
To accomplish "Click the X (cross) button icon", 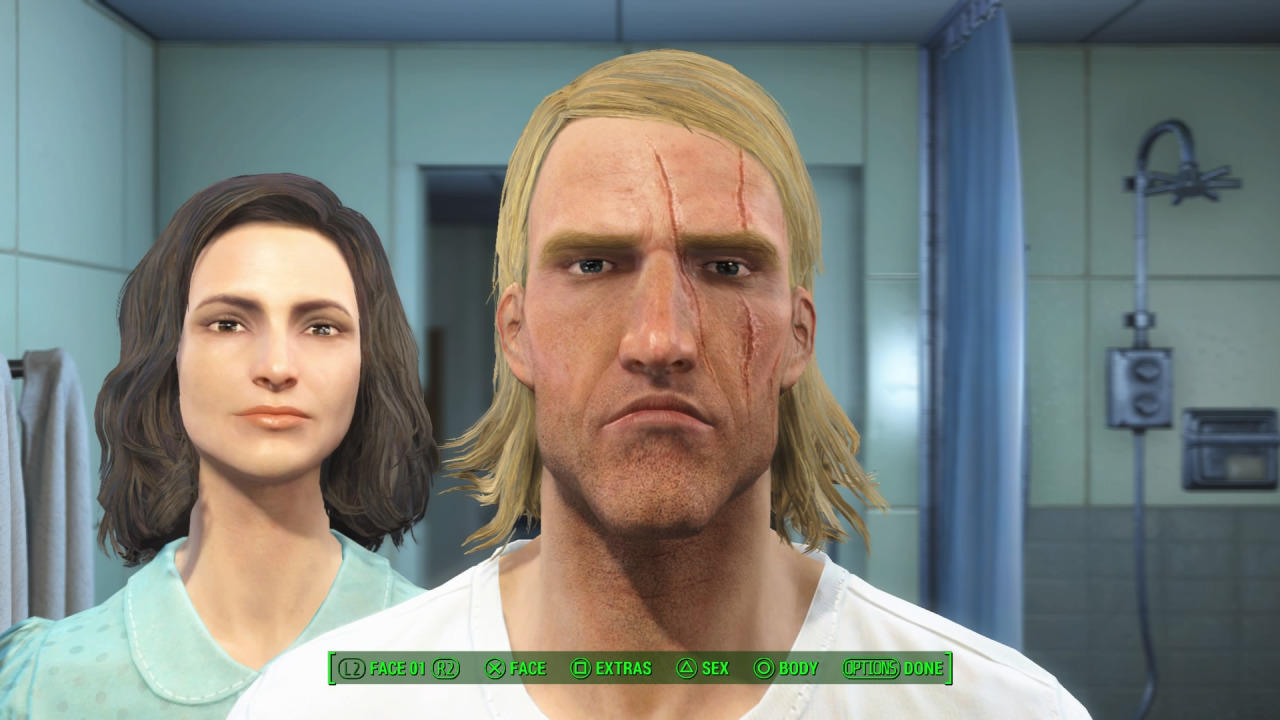I will tap(494, 668).
